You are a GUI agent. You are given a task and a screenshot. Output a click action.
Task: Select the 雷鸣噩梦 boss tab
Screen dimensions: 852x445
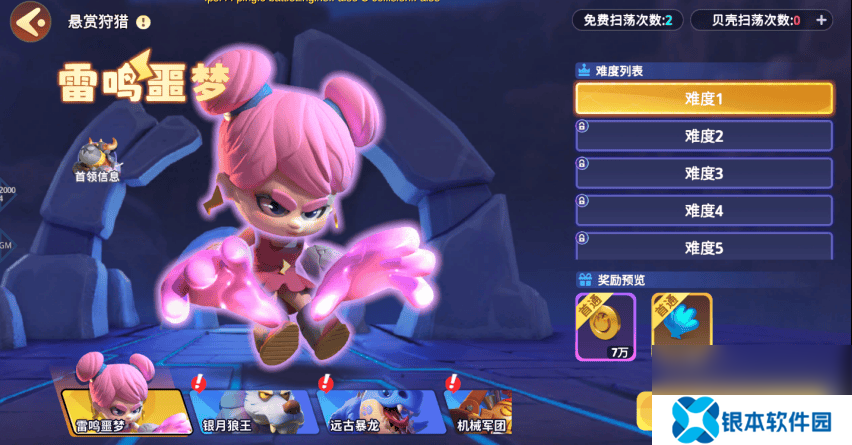click(126, 410)
